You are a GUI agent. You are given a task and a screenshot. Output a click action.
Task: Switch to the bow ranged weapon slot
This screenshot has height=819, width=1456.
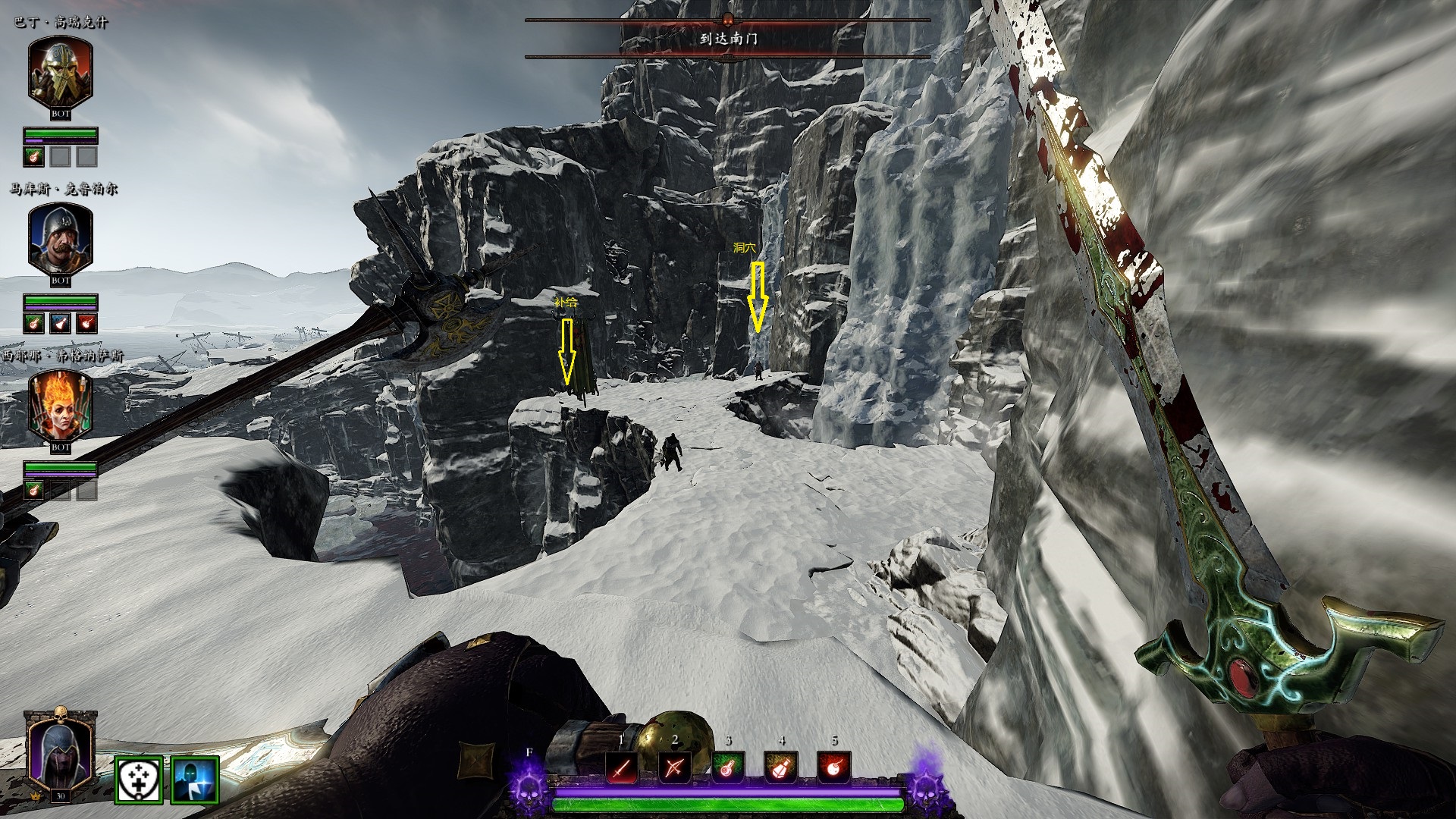[x=674, y=768]
